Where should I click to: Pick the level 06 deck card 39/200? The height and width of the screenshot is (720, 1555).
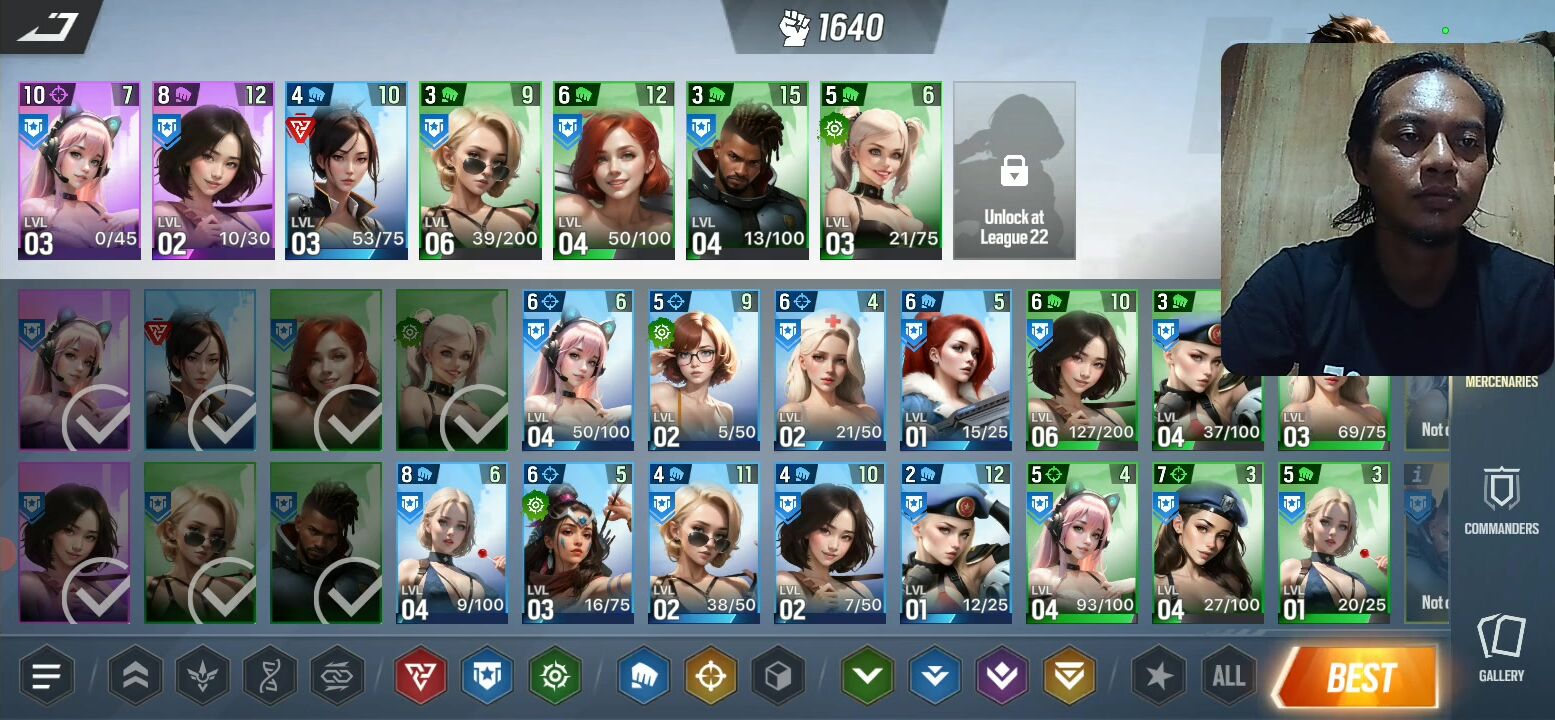(x=480, y=171)
